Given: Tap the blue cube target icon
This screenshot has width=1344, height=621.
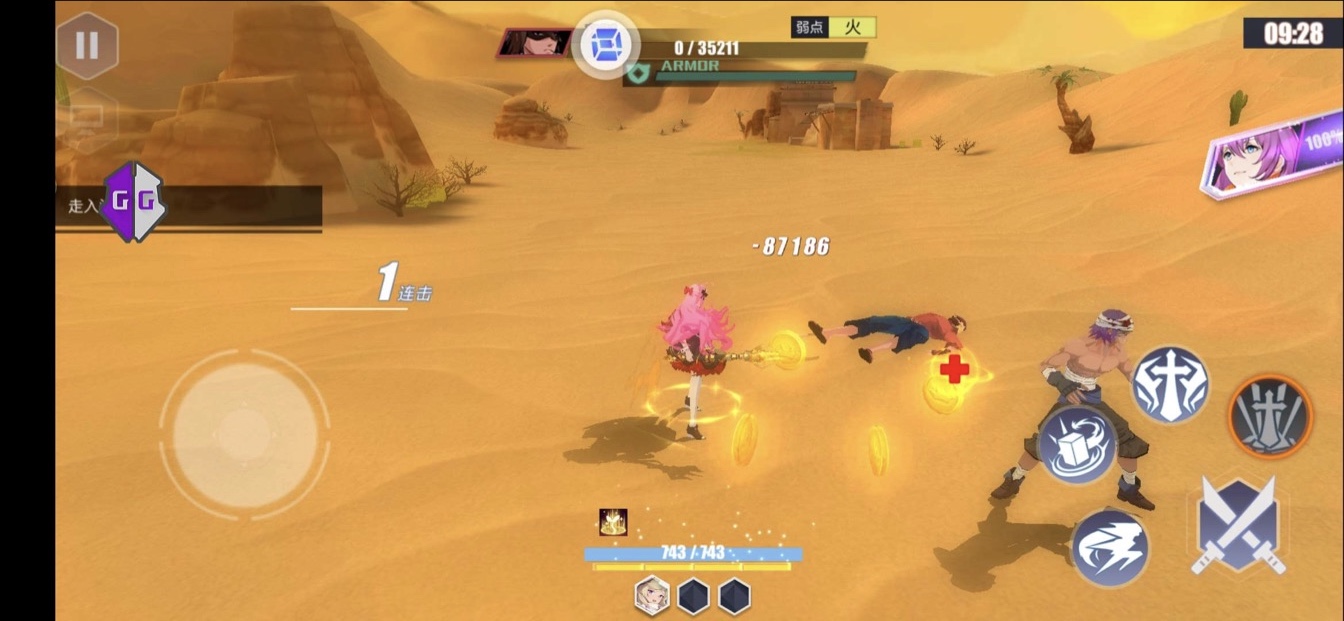Looking at the screenshot, I should pyautogui.click(x=606, y=43).
